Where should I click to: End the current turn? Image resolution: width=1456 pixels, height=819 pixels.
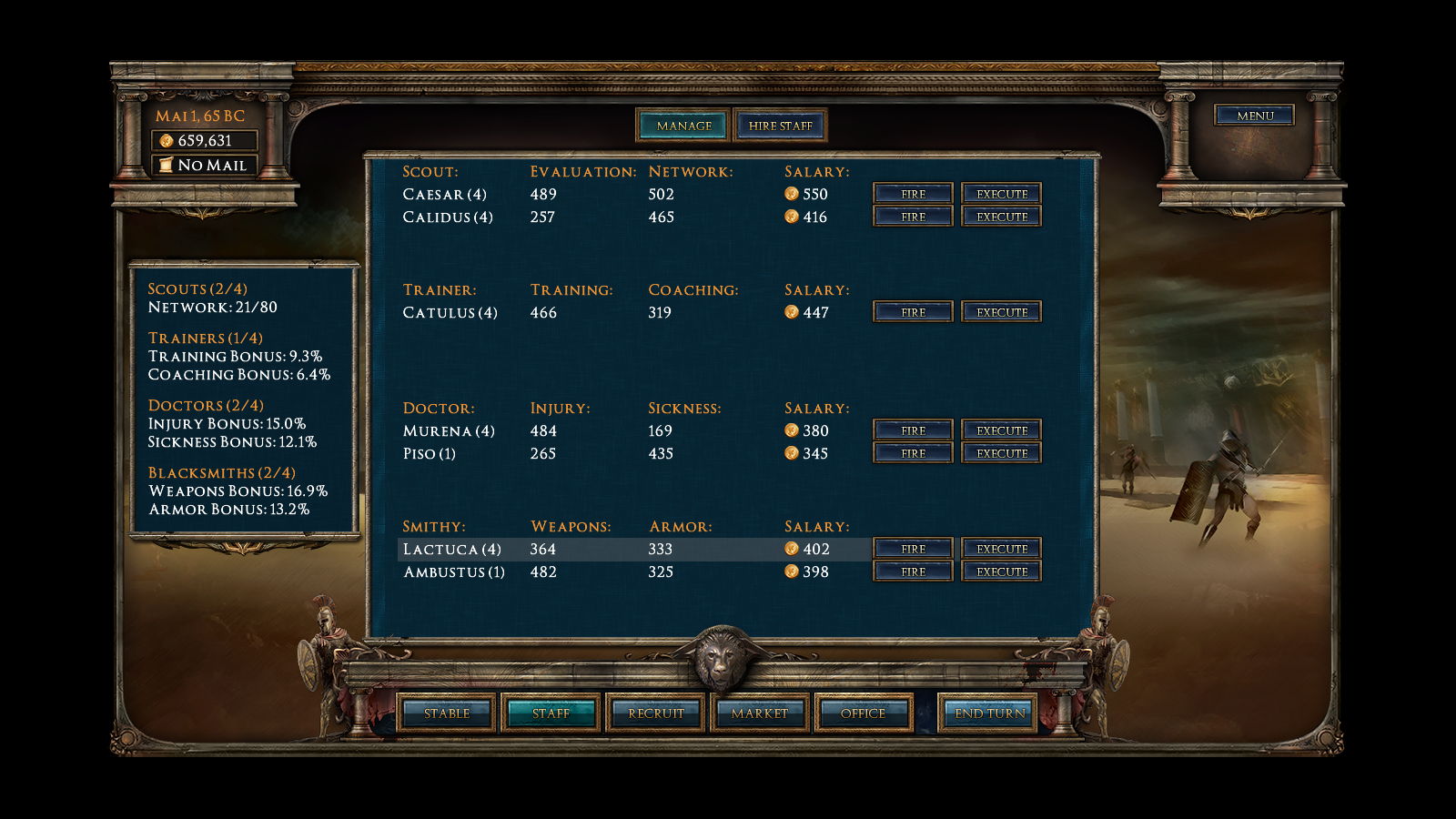(989, 713)
